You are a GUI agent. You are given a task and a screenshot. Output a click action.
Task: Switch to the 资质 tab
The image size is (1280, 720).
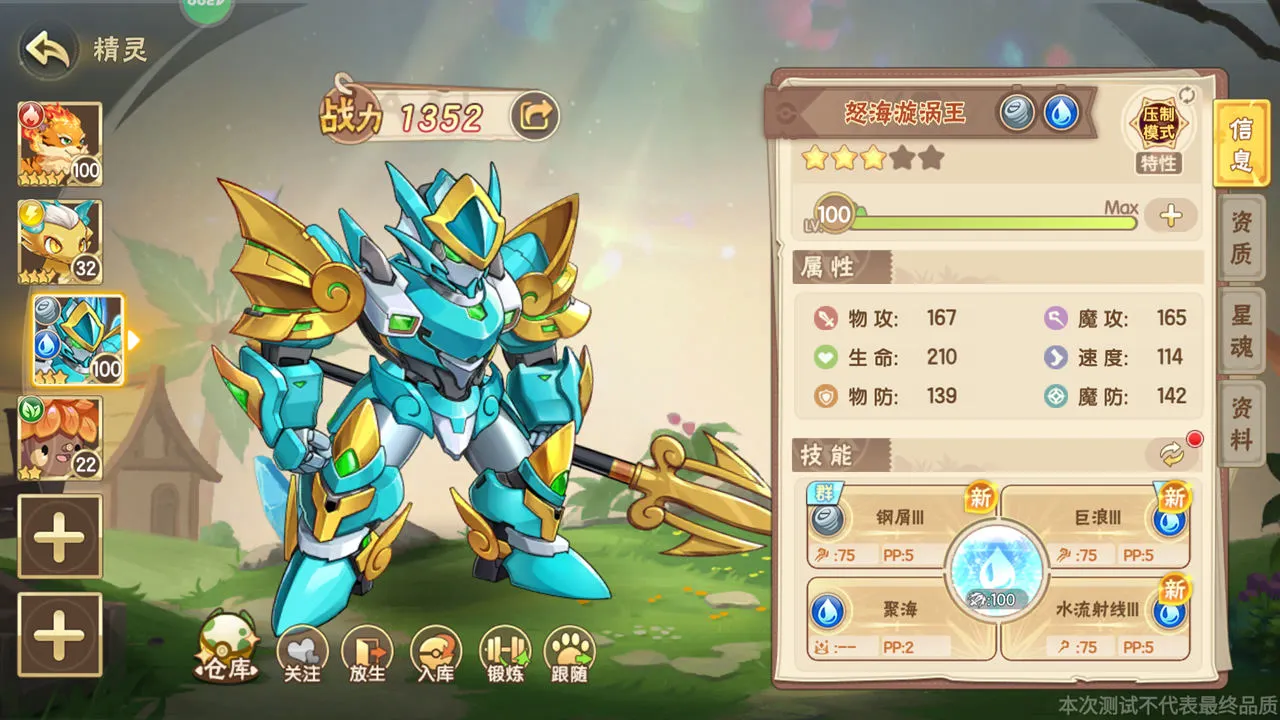tap(1241, 240)
